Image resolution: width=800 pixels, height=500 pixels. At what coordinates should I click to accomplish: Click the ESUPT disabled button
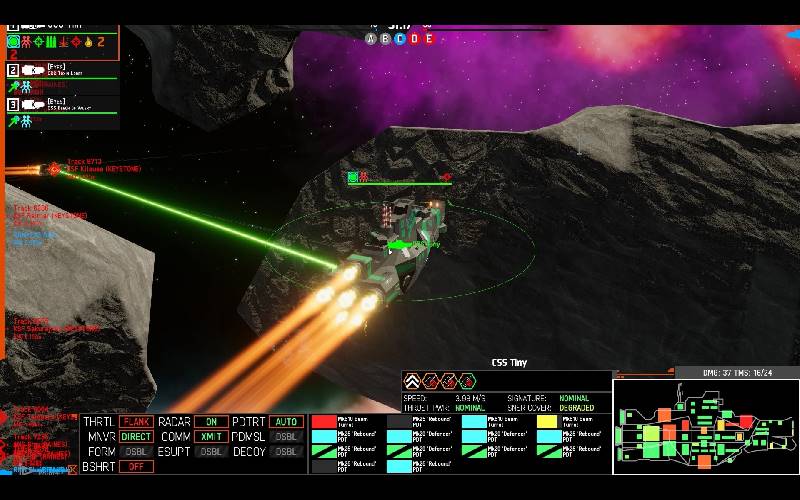pyautogui.click(x=211, y=451)
